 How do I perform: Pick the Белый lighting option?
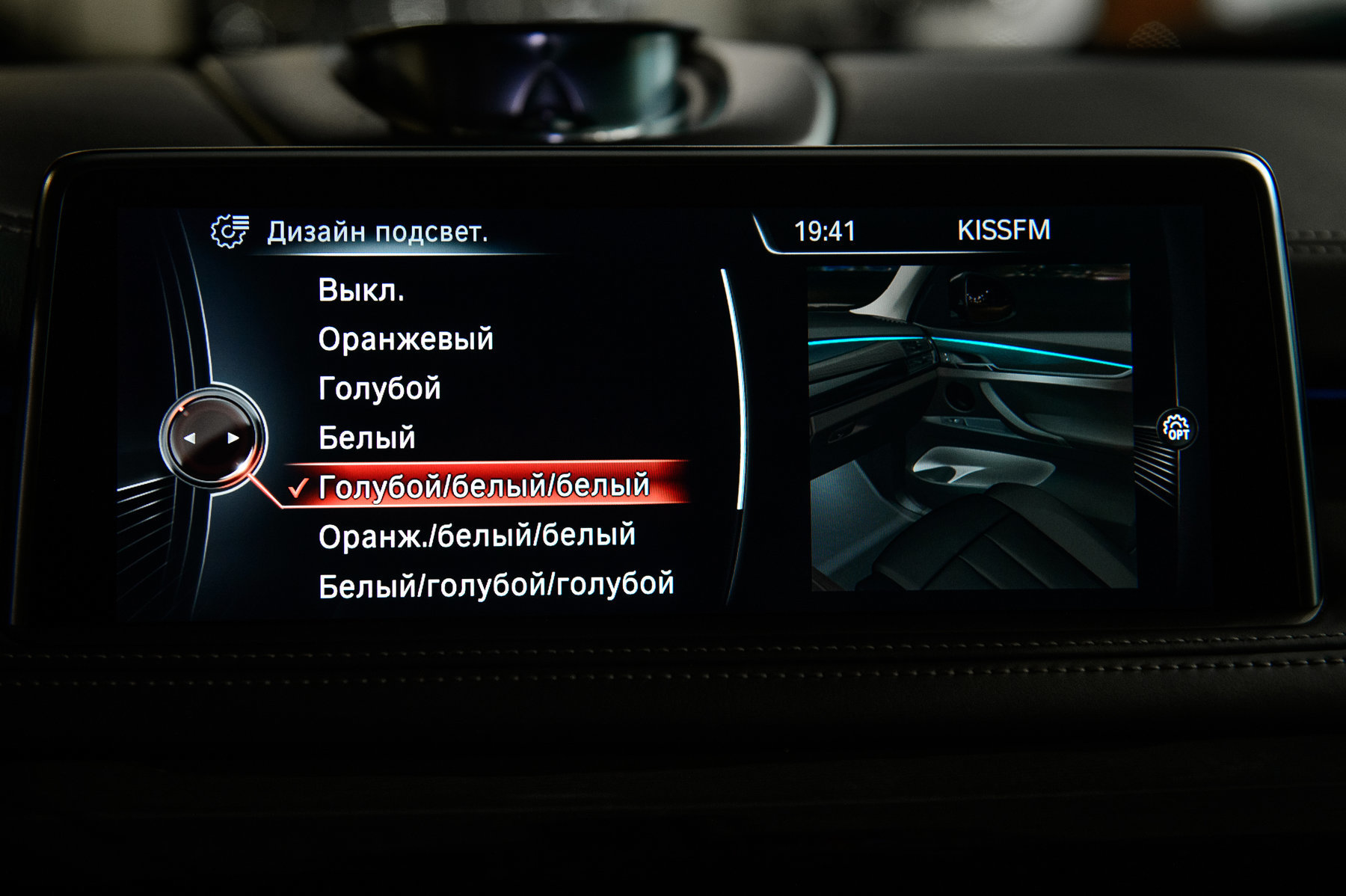click(x=366, y=438)
